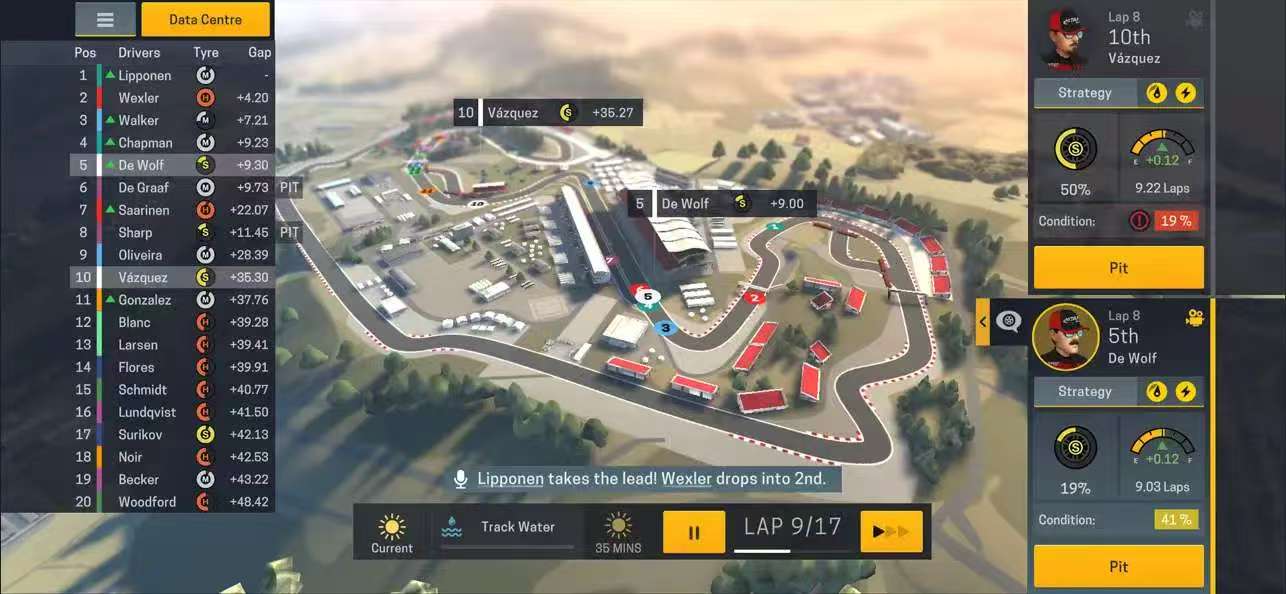Viewport: 1286px width, 594px height.
Task: Pit De Wolf's car
Action: pos(1118,566)
